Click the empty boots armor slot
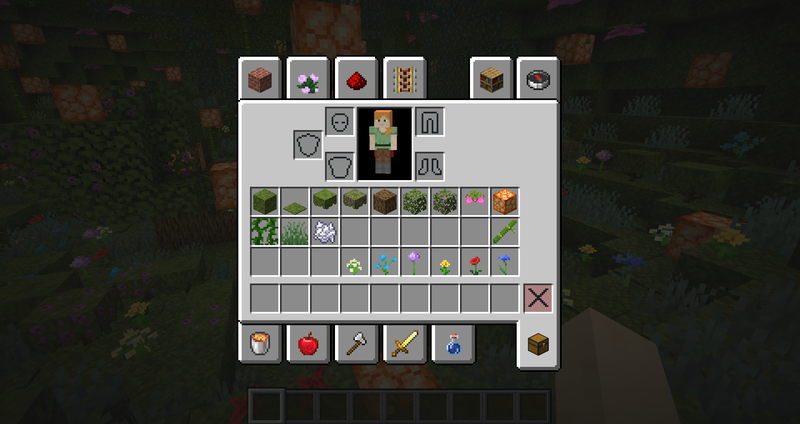The height and width of the screenshot is (424, 800). pyautogui.click(x=430, y=165)
